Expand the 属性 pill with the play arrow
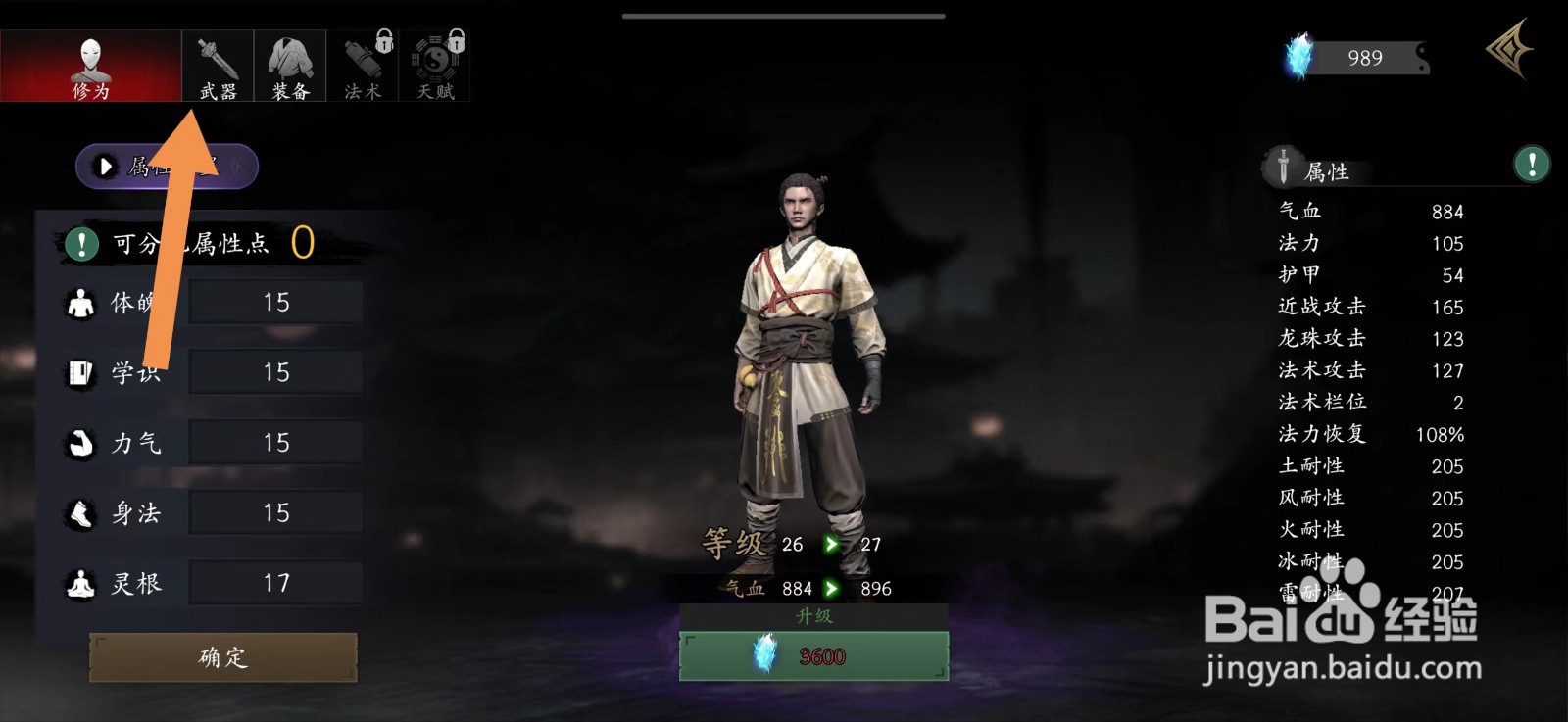Image resolution: width=1568 pixels, height=722 pixels. tap(105, 166)
